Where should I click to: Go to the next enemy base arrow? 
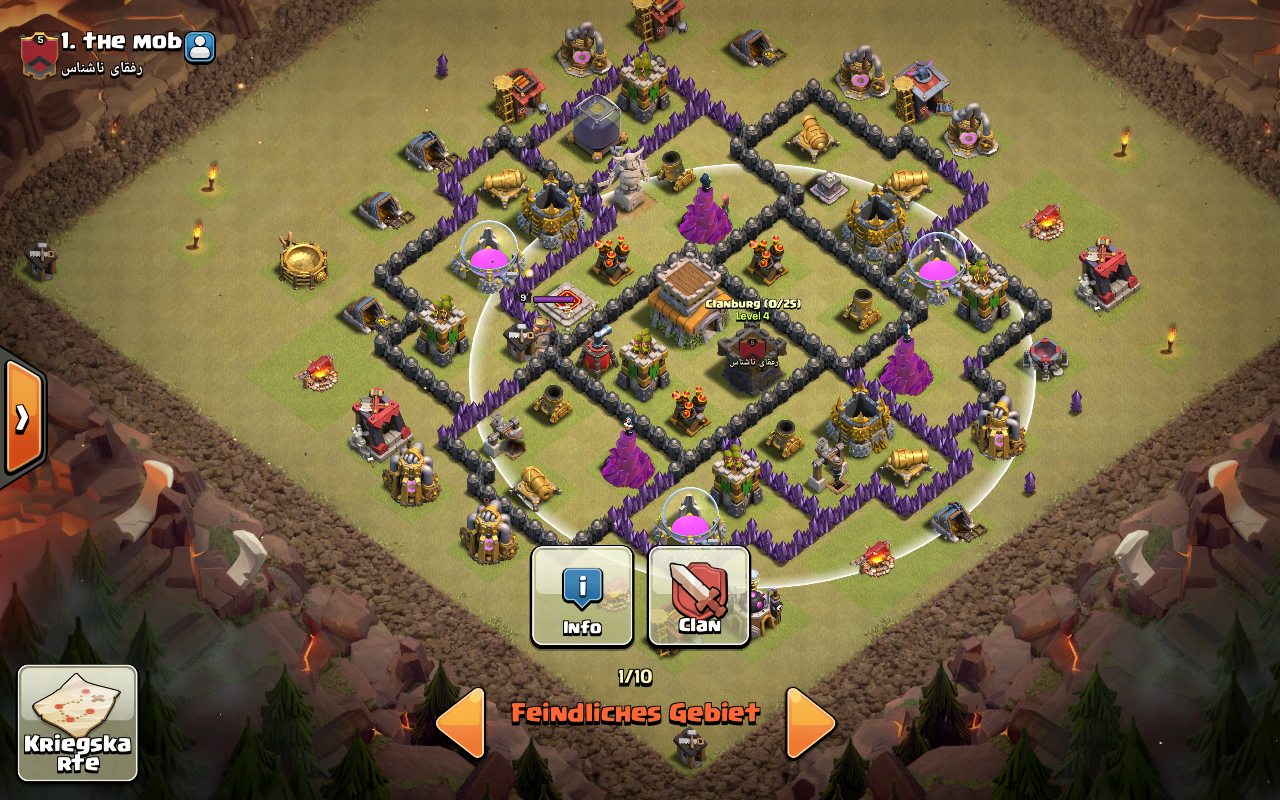click(809, 721)
